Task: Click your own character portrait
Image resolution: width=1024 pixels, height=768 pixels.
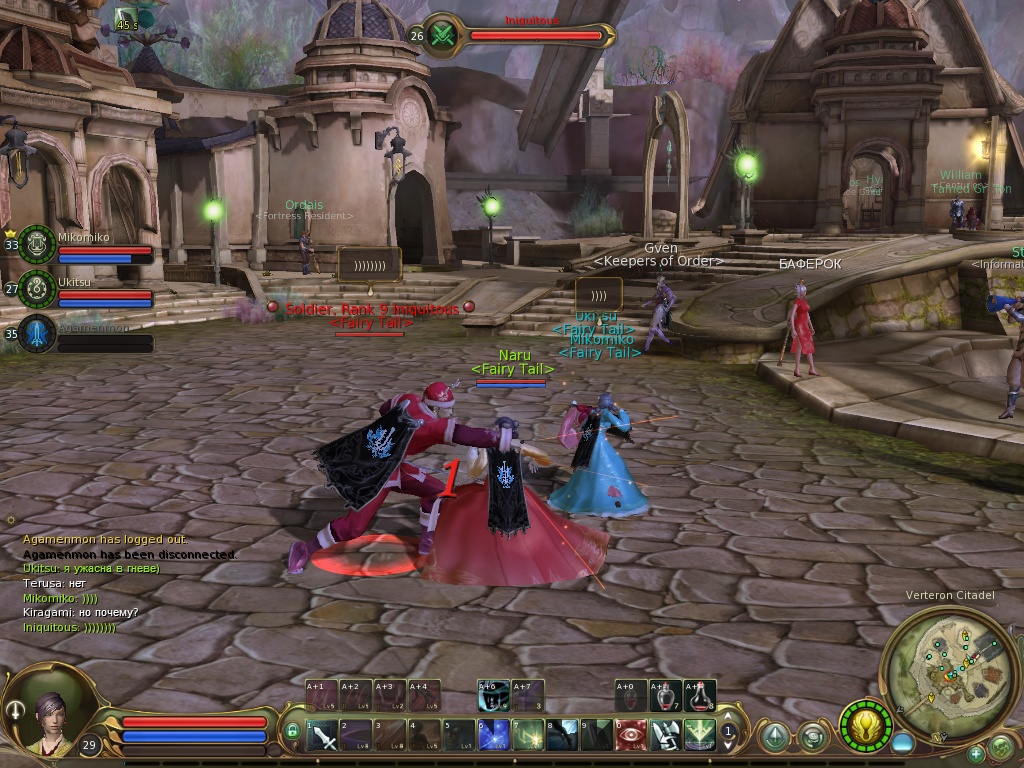Action: coord(52,714)
